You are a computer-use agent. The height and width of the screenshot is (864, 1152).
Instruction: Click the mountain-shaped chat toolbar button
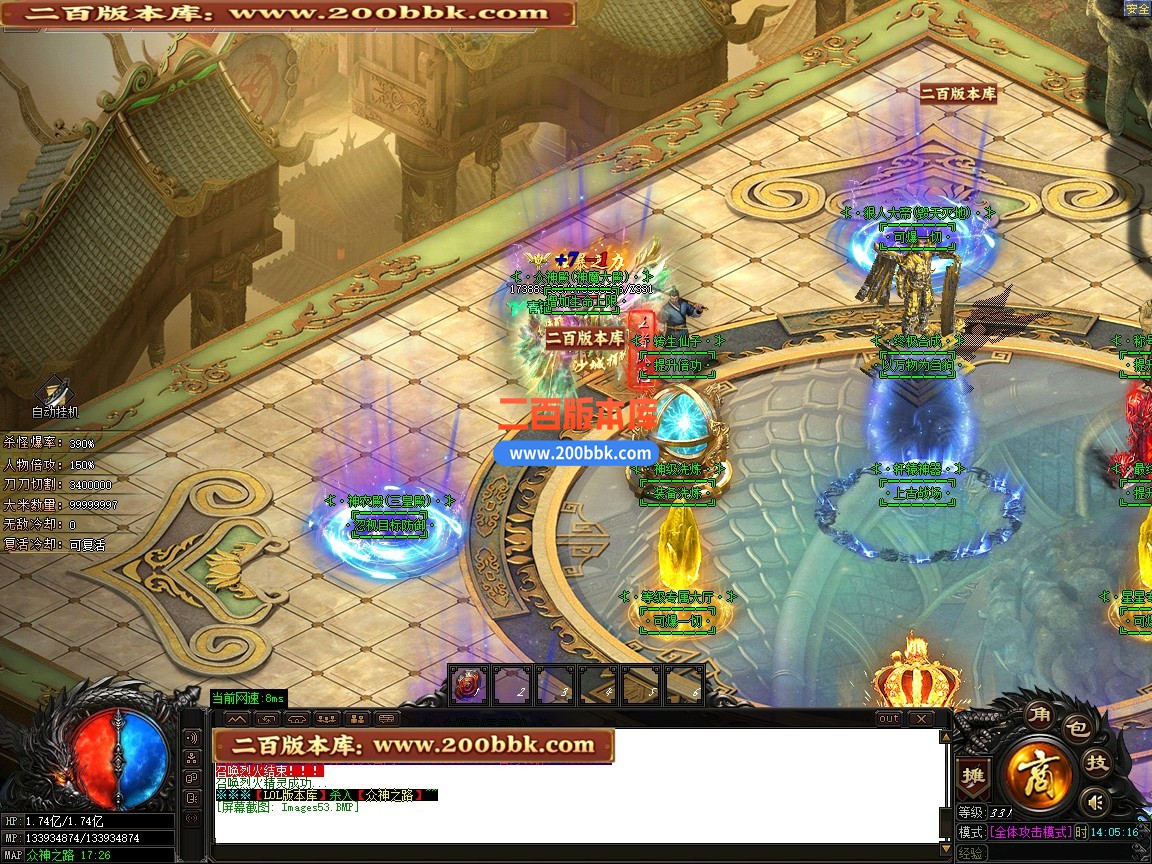[236, 719]
